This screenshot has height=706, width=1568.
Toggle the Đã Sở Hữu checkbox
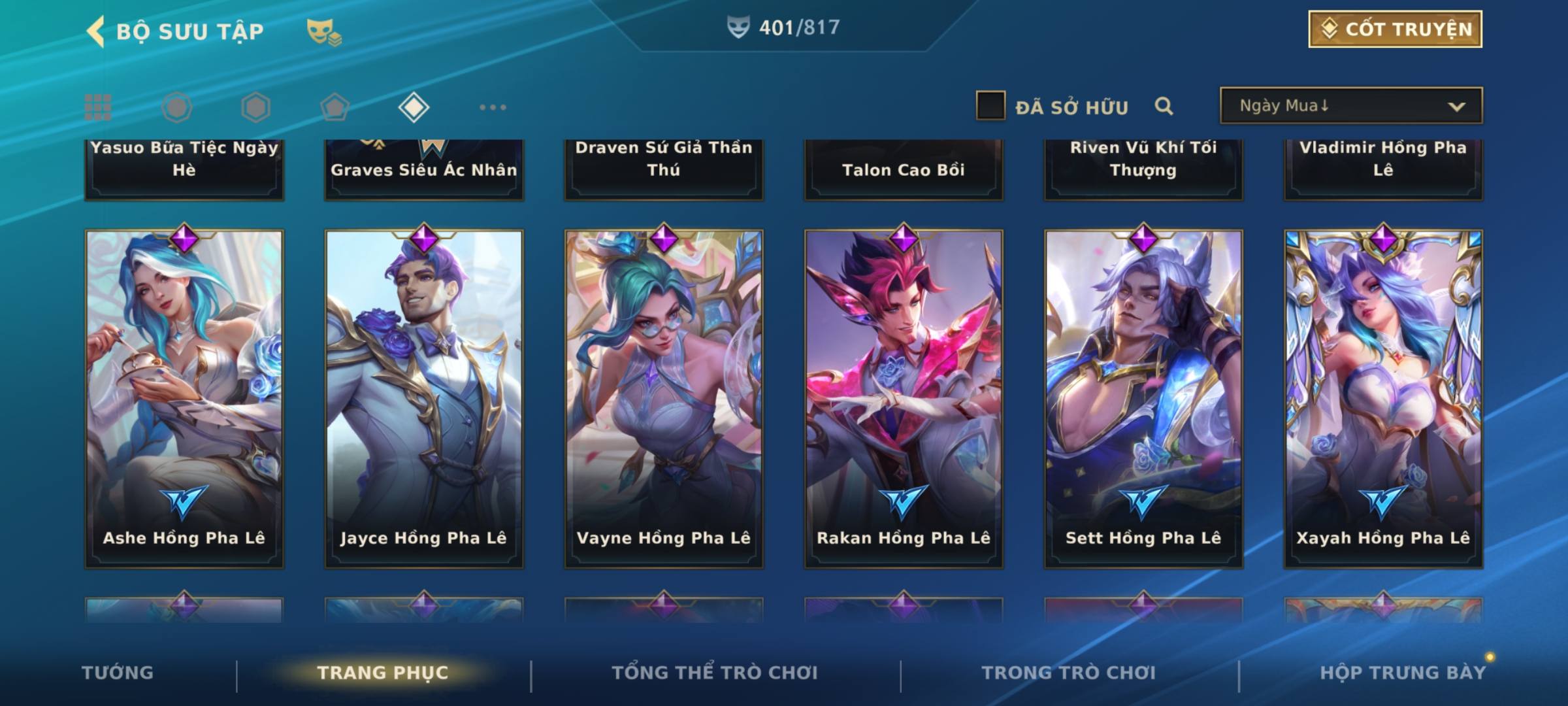(990, 106)
